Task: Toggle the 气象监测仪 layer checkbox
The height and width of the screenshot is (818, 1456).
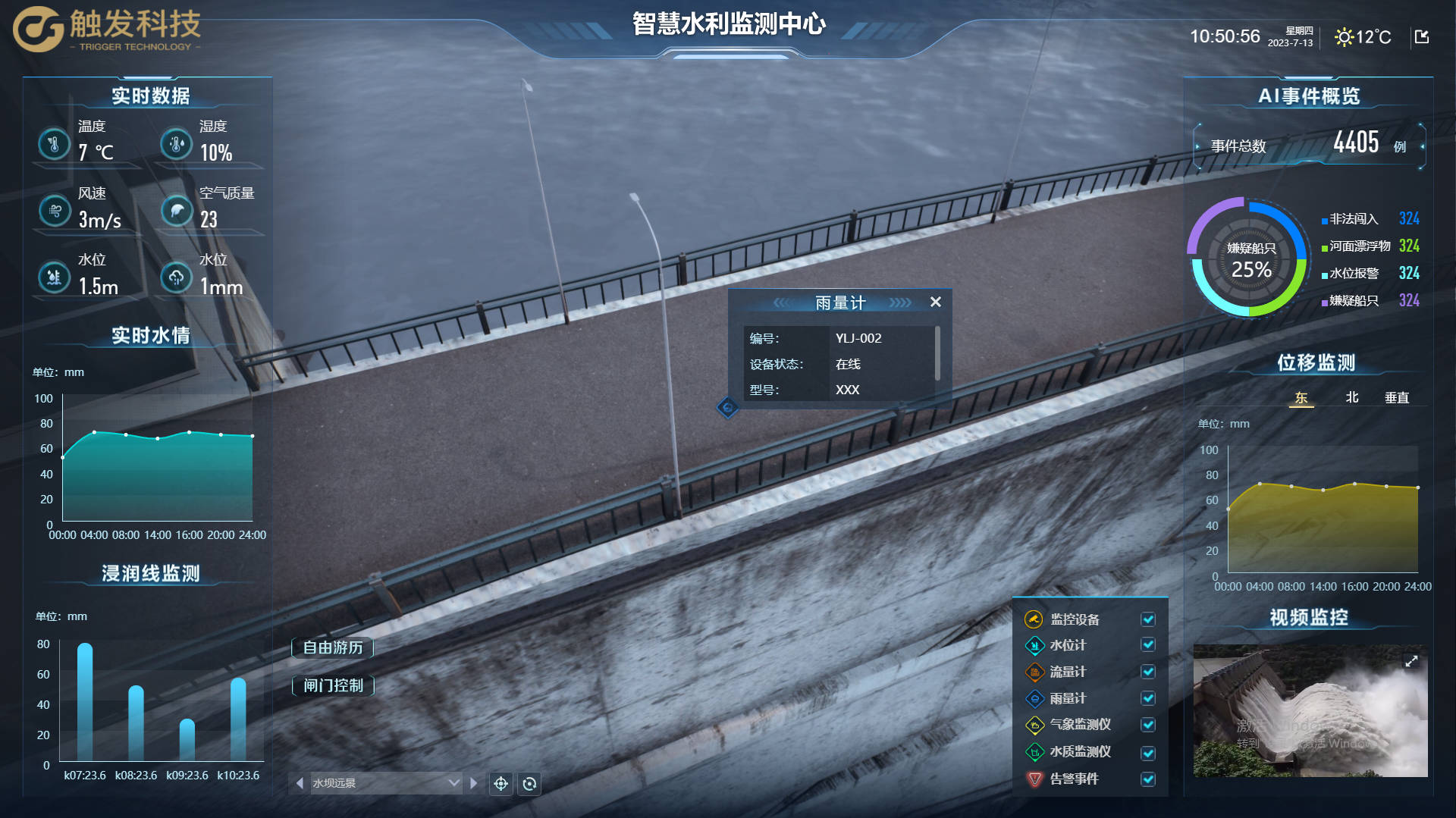Action: [1148, 725]
